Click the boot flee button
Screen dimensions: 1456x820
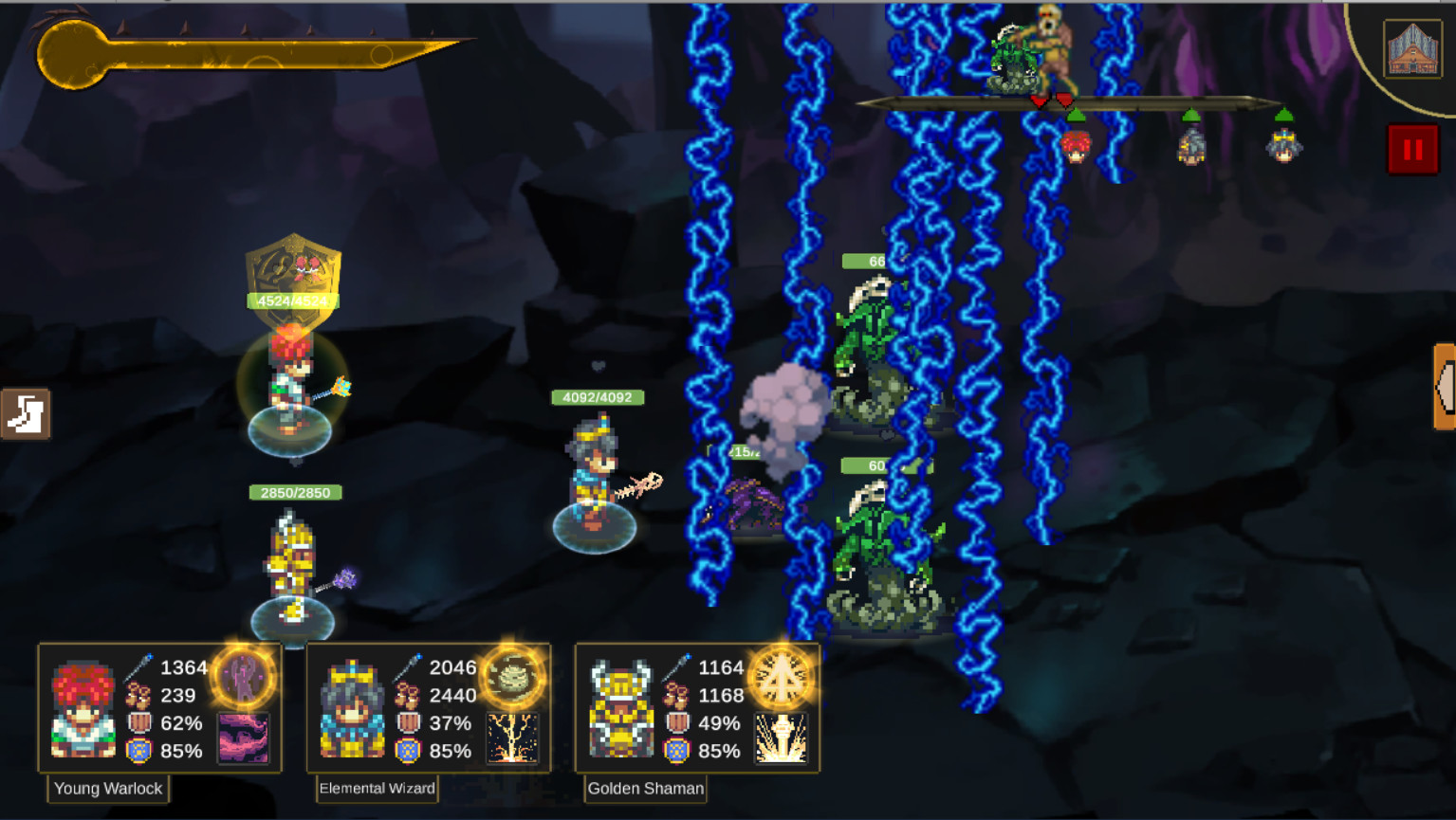(x=26, y=414)
